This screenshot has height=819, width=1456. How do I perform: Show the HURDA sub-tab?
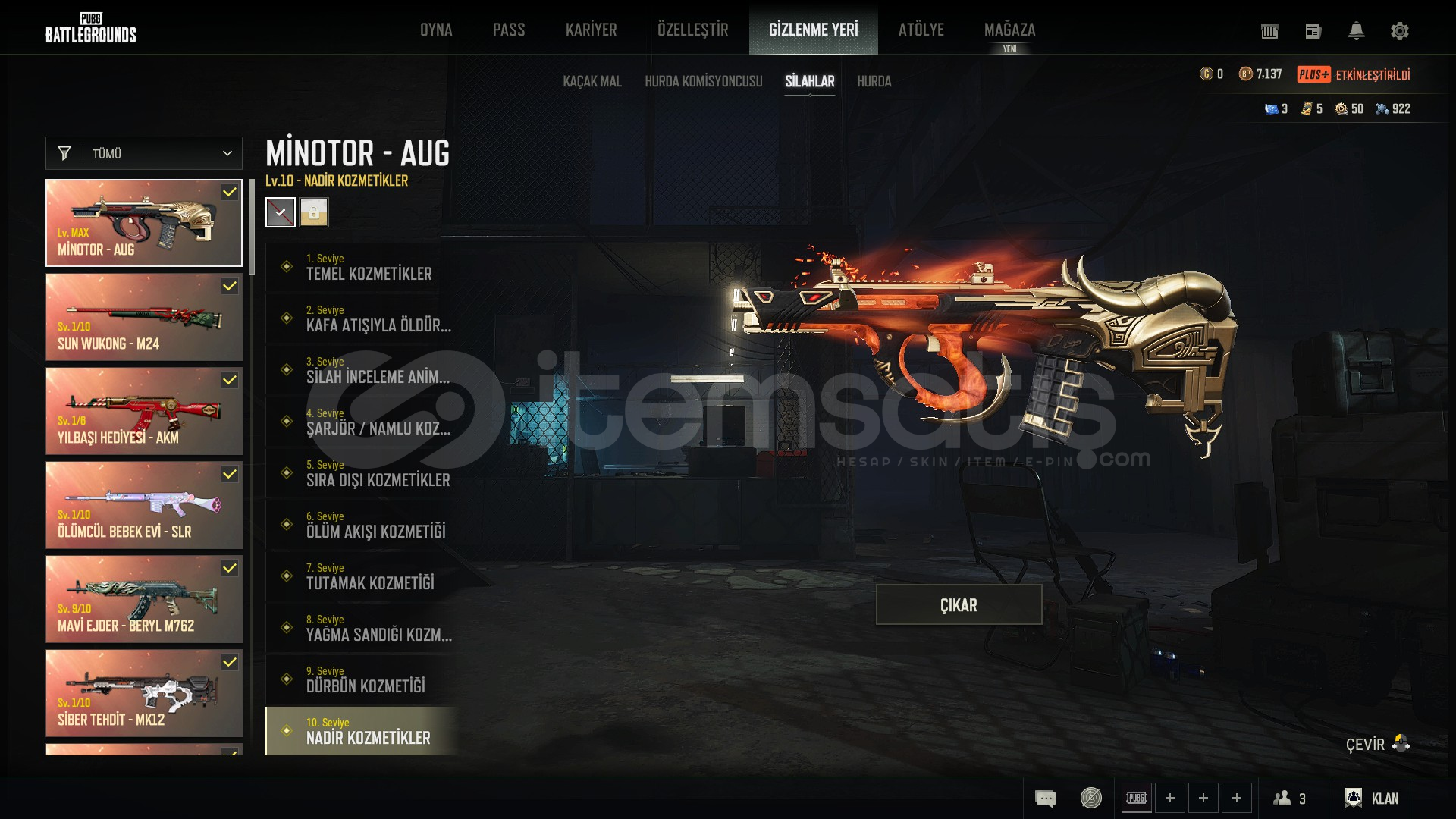pyautogui.click(x=874, y=81)
